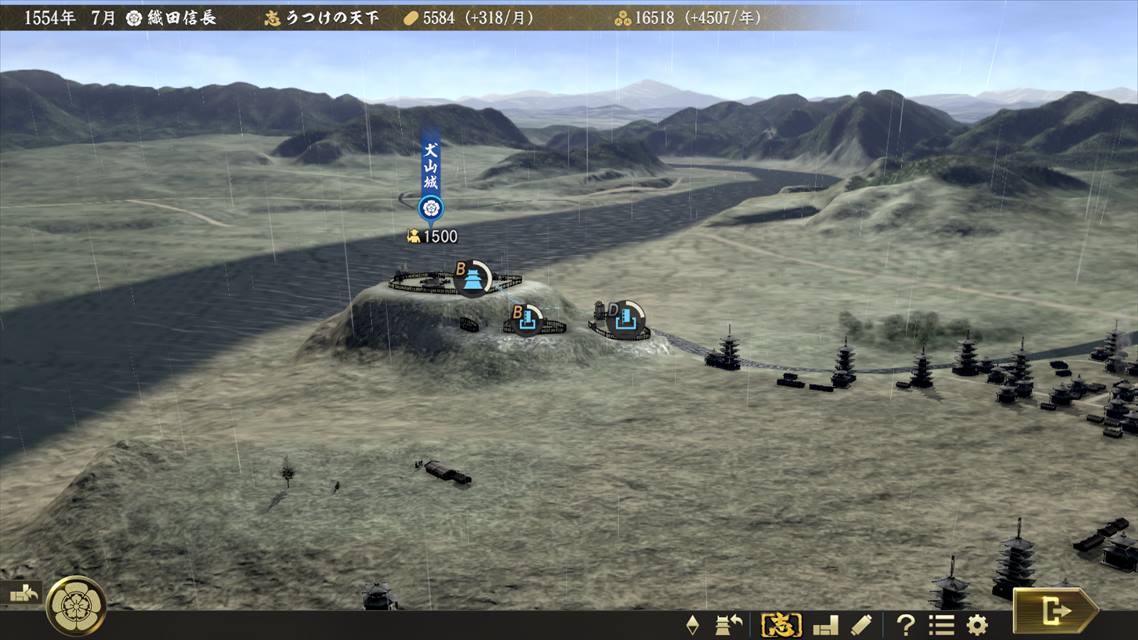The width and height of the screenshot is (1138, 640).
Task: Click the うつけの天下 ambition label
Action: point(331,17)
